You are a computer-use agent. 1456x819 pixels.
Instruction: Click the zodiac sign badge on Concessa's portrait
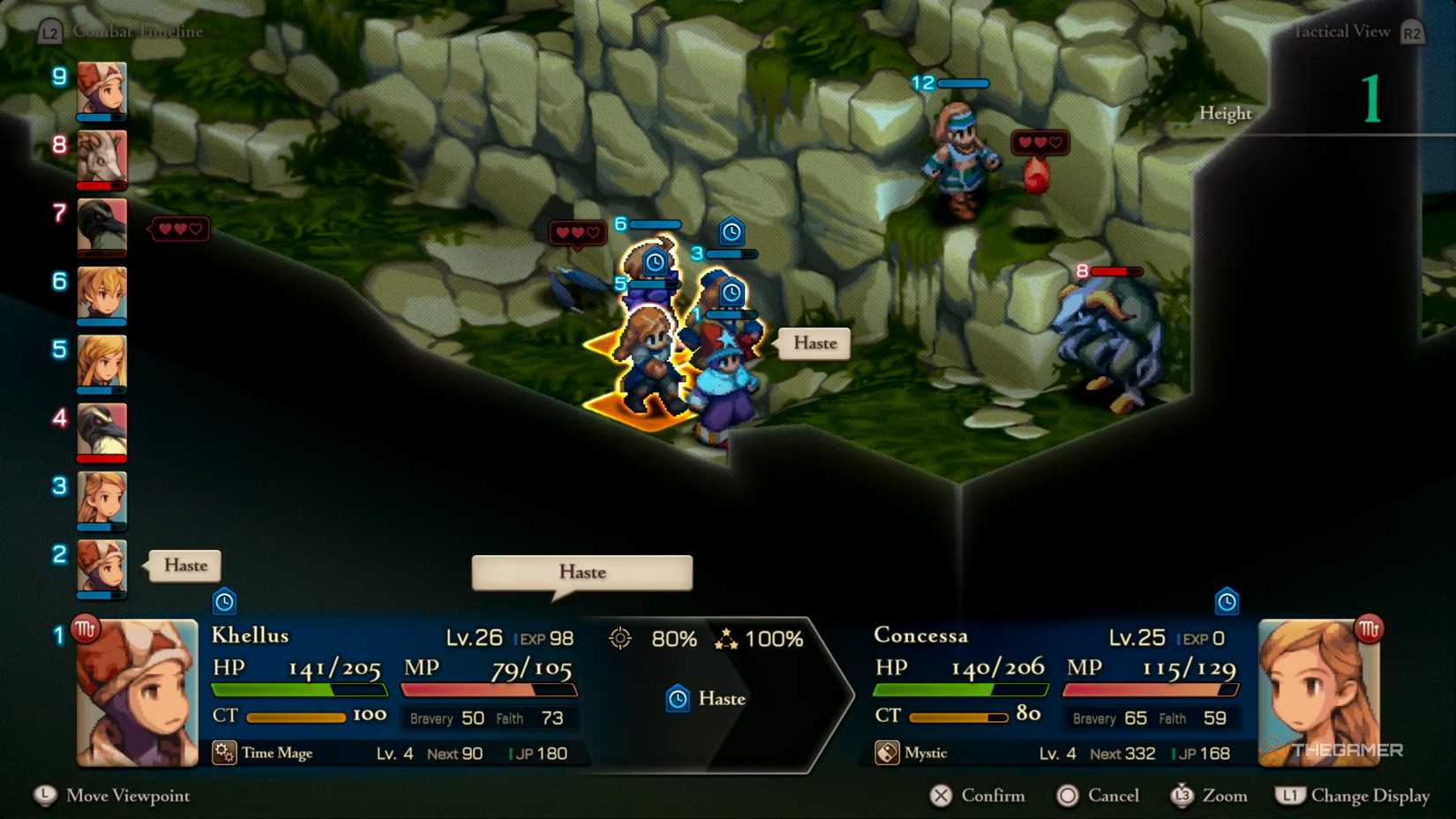pos(1369,629)
